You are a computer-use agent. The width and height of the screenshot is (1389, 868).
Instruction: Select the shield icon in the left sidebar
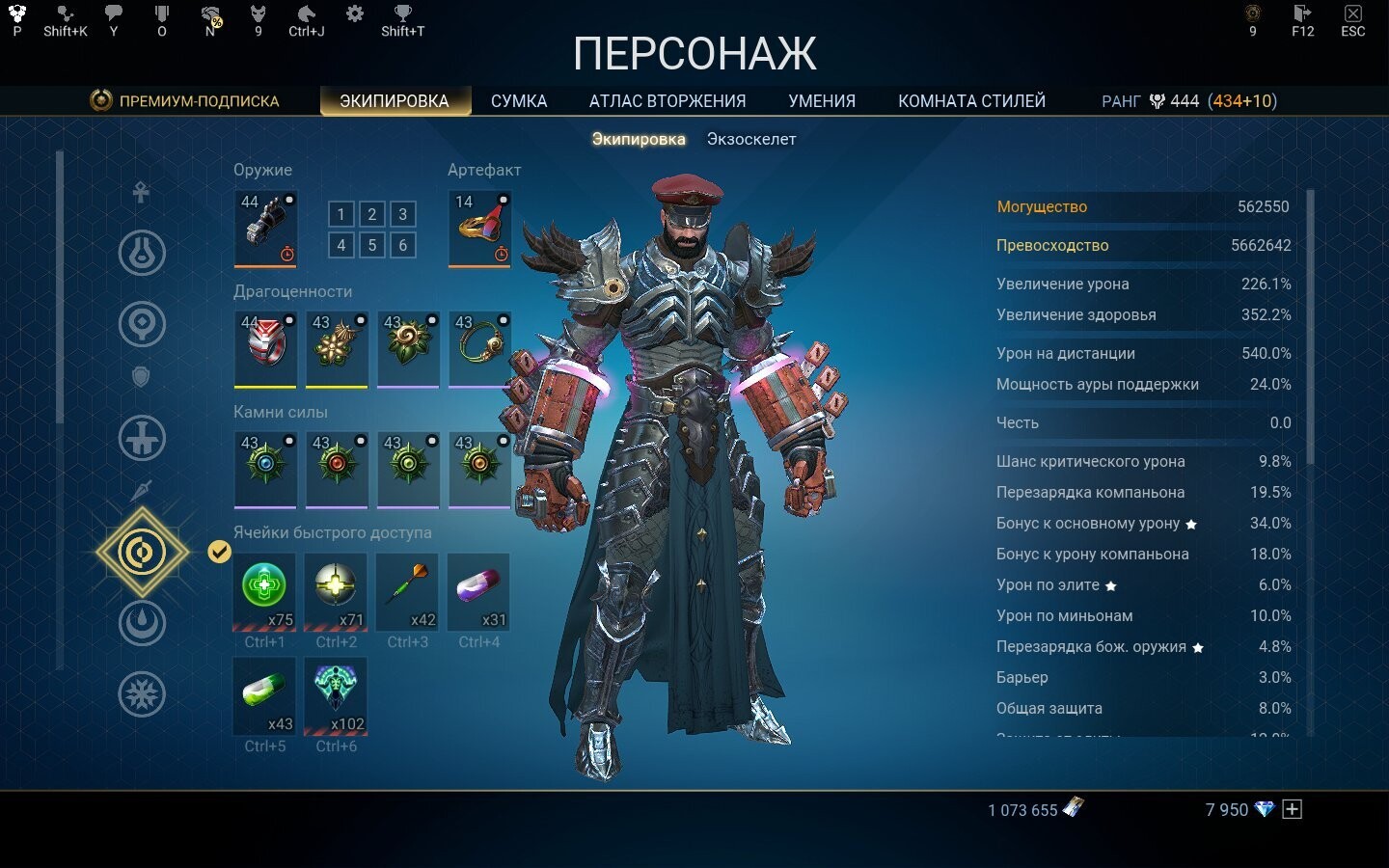pyautogui.click(x=142, y=376)
